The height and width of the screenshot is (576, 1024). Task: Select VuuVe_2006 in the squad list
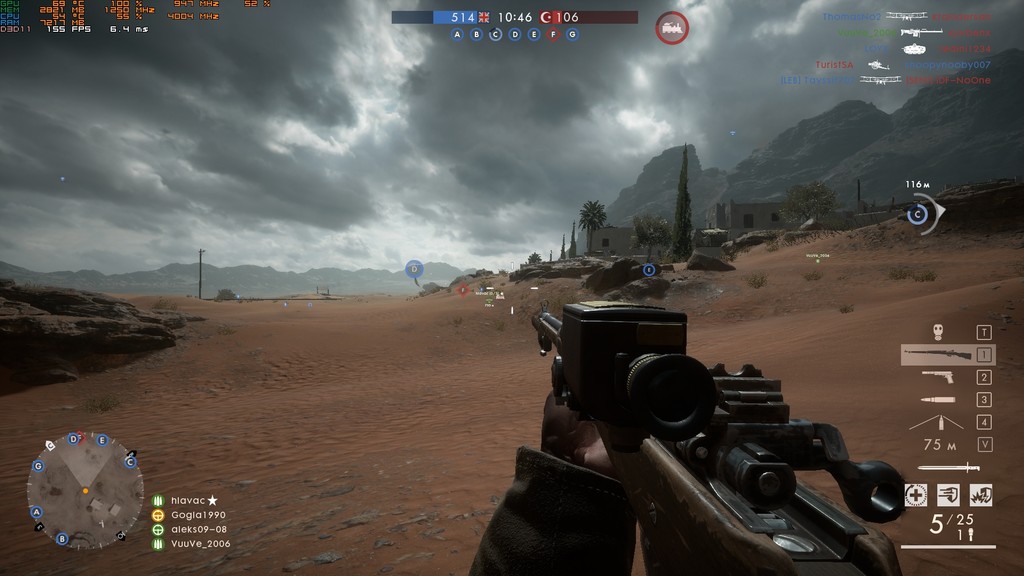pos(200,543)
